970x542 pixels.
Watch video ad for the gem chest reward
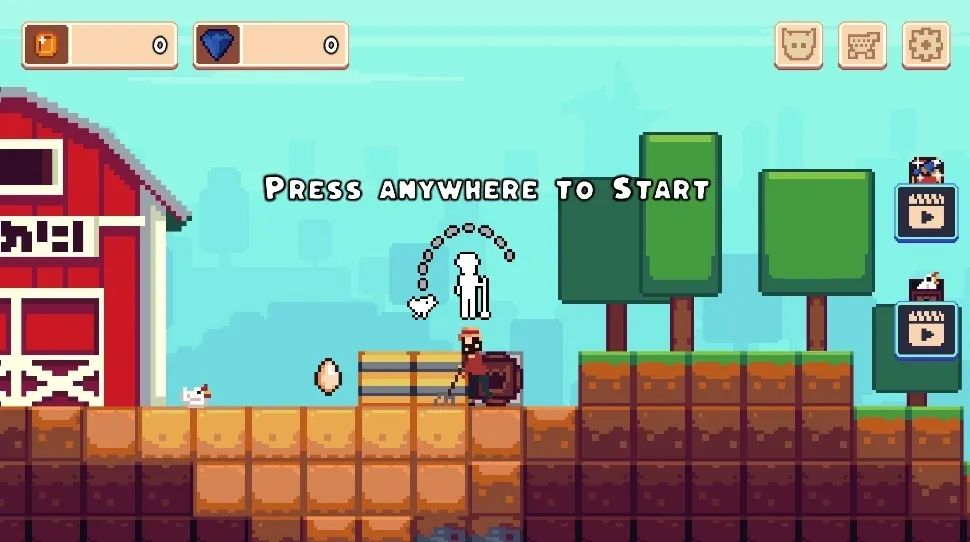point(926,212)
